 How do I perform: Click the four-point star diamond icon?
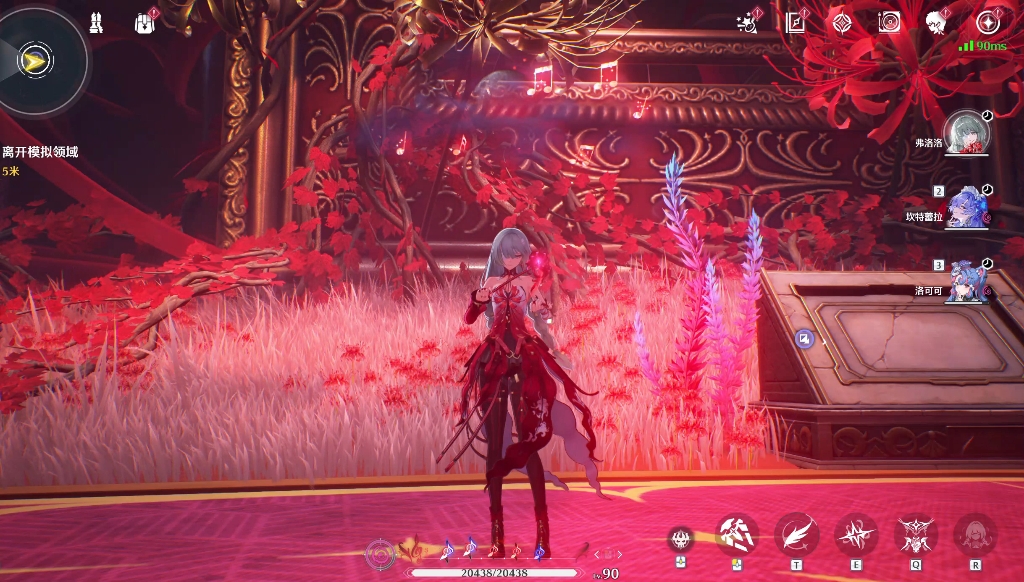pos(842,22)
